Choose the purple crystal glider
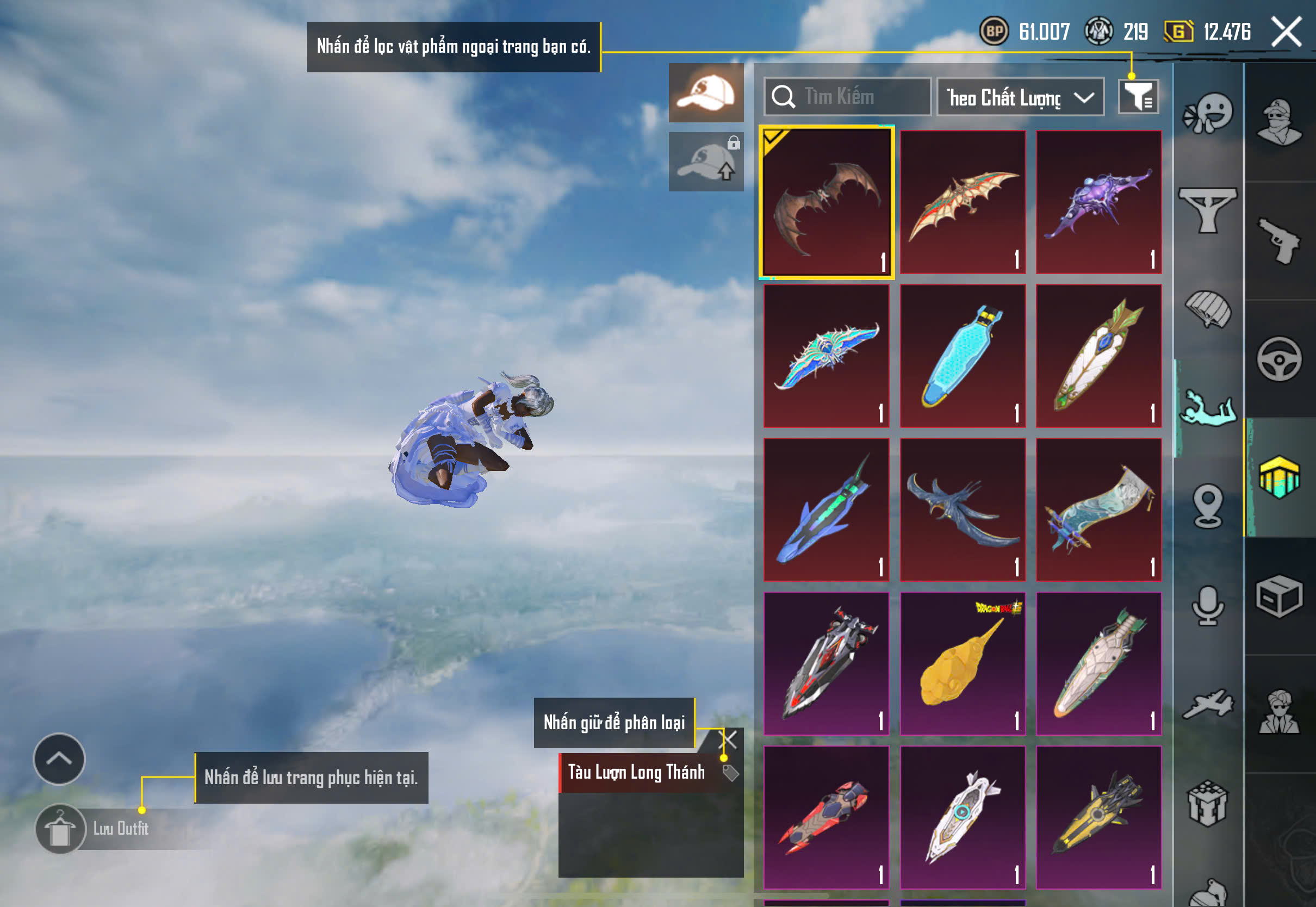 click(1098, 202)
